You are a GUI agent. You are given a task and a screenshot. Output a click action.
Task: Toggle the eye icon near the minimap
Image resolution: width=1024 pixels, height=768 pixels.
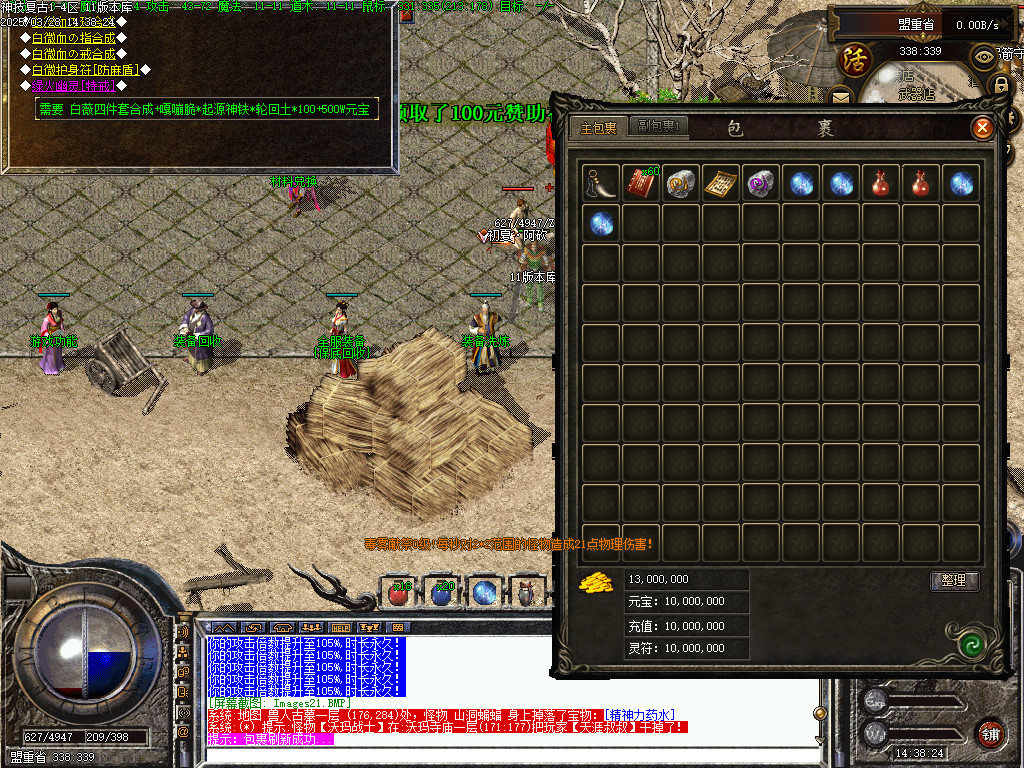point(984,56)
